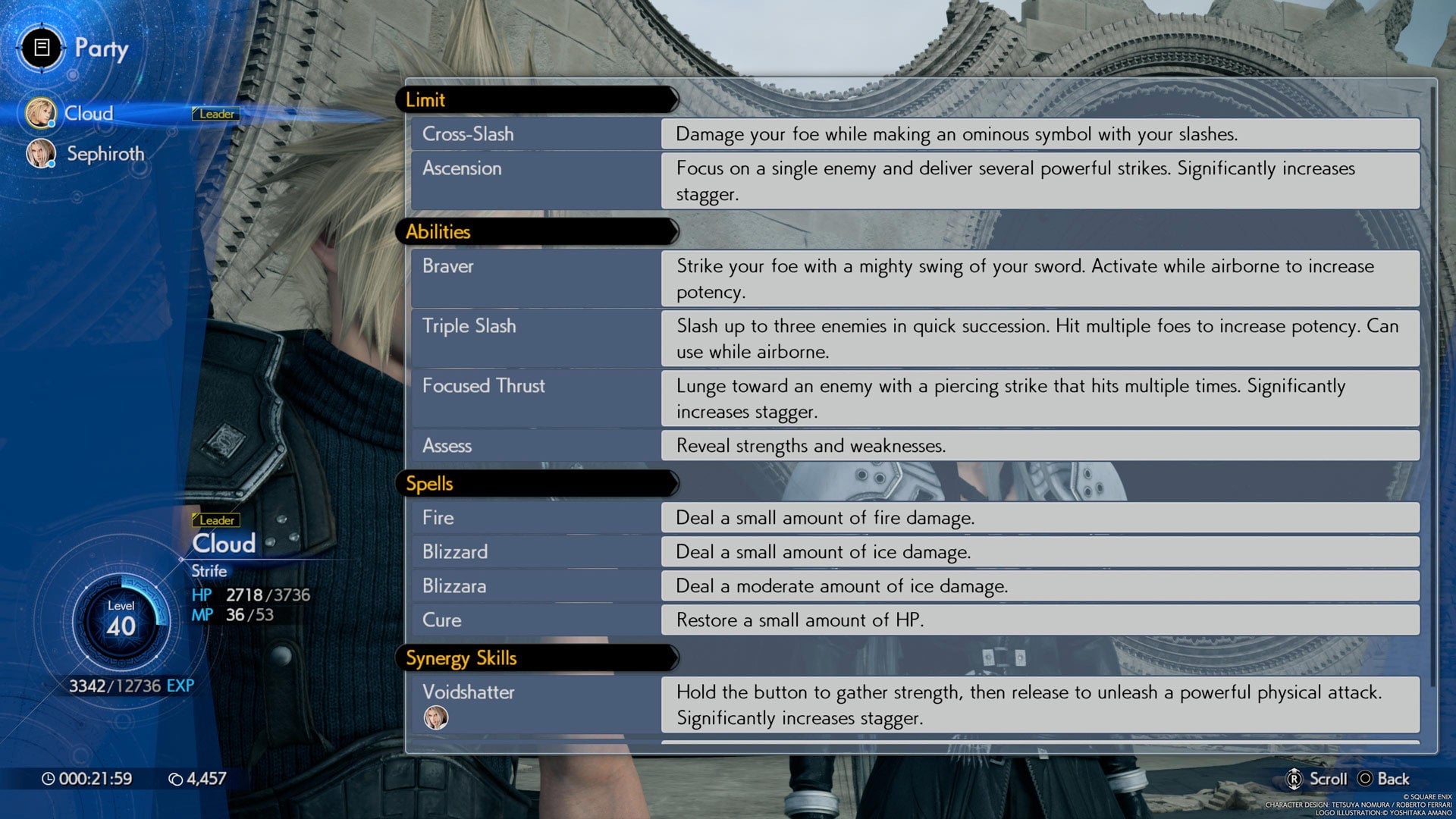Click the playtime clock icon
This screenshot has width=1456, height=819.
tap(49, 778)
